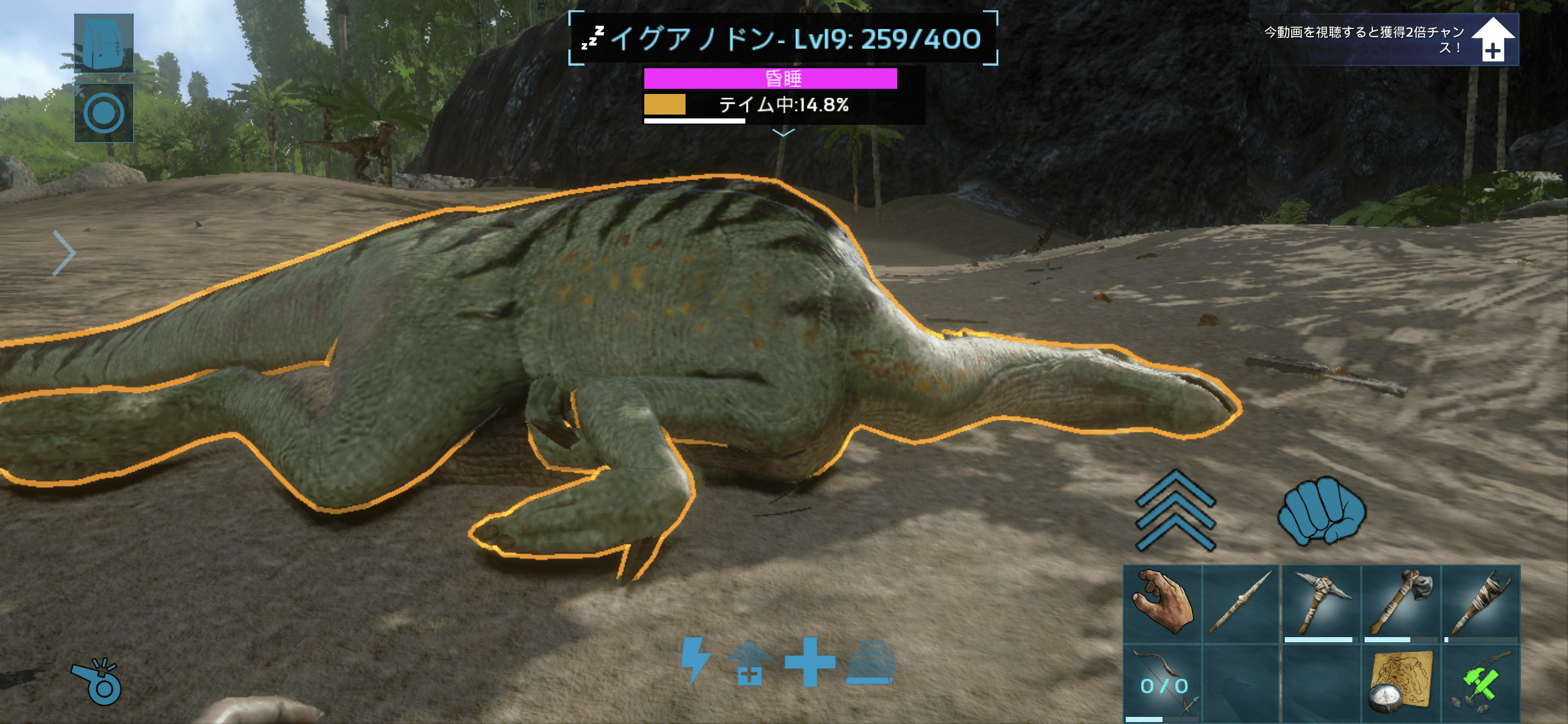The height and width of the screenshot is (724, 1568).
Task: Select the bare hand hotbar slot
Action: point(1162,604)
